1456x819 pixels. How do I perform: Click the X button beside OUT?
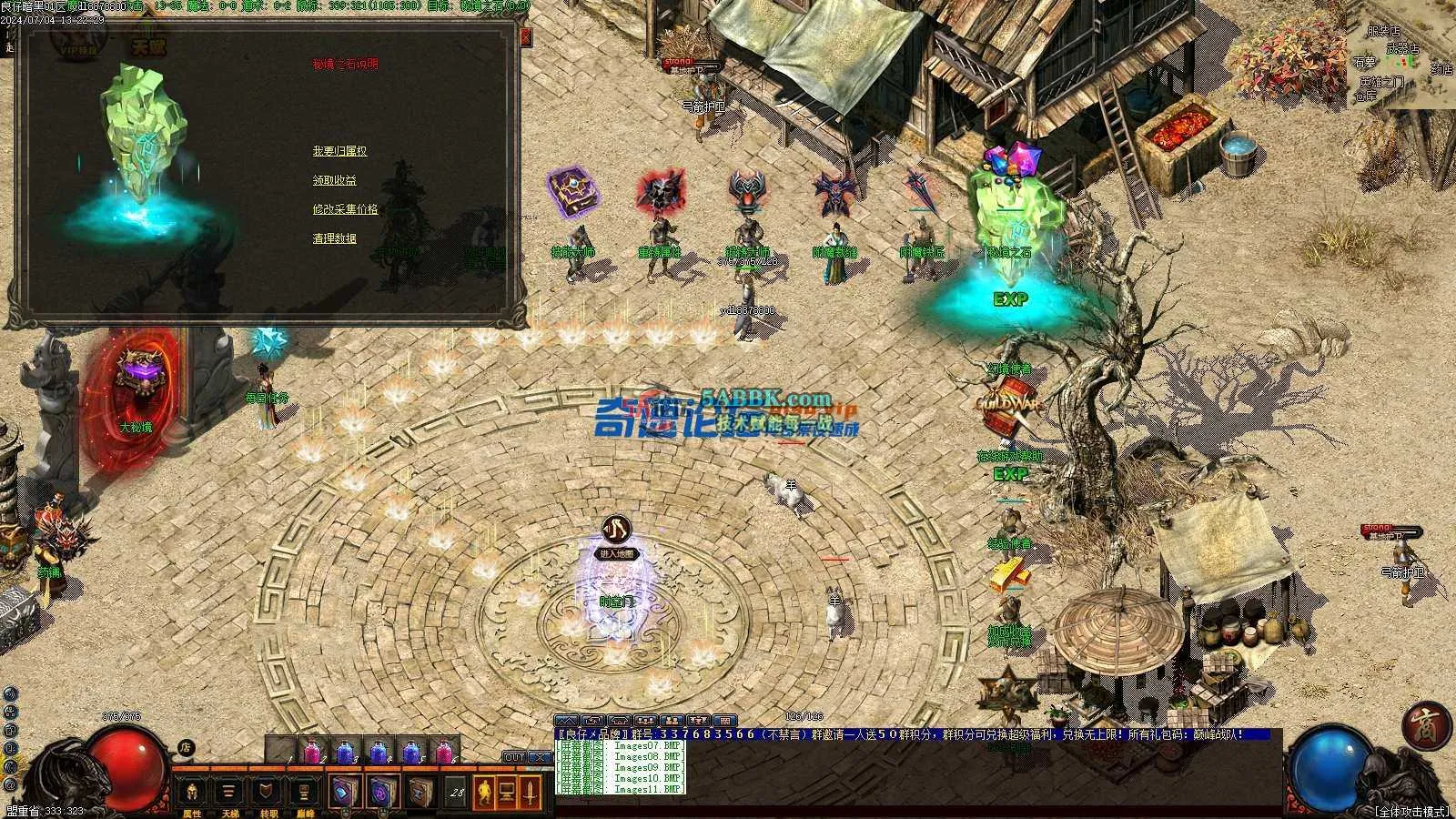coord(540,757)
